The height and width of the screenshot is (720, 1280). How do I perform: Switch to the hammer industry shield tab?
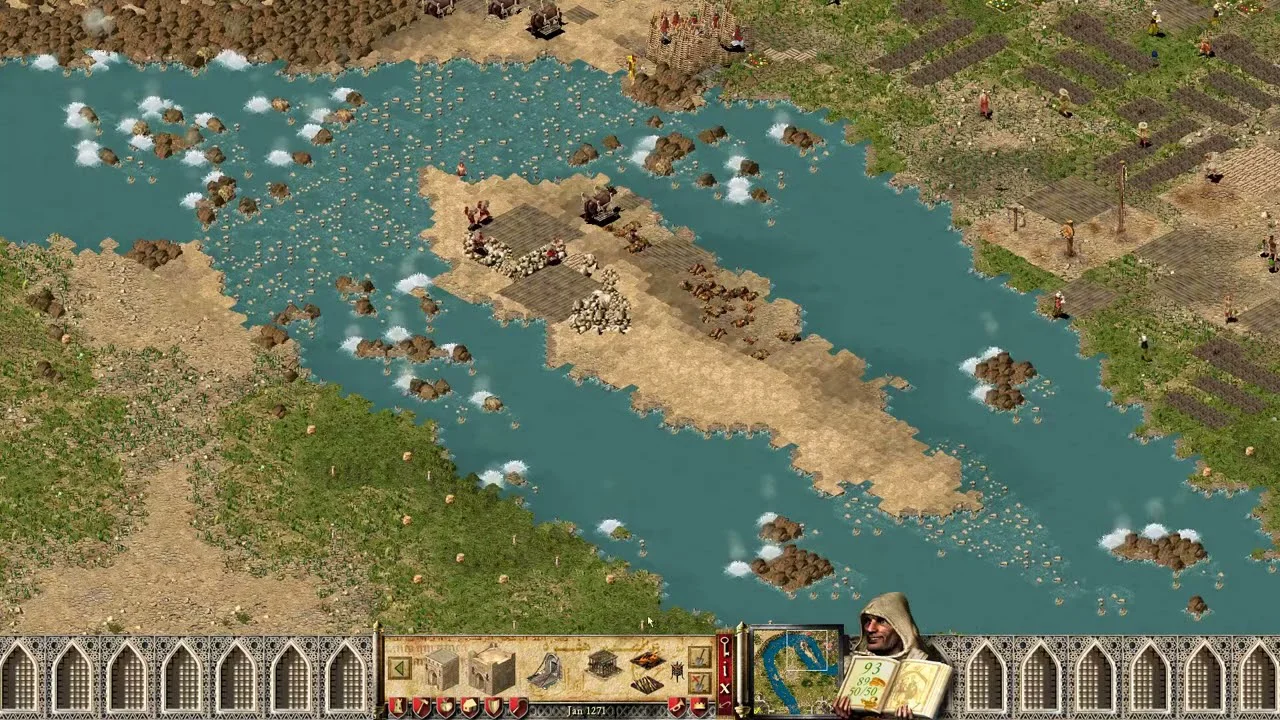[x=420, y=707]
